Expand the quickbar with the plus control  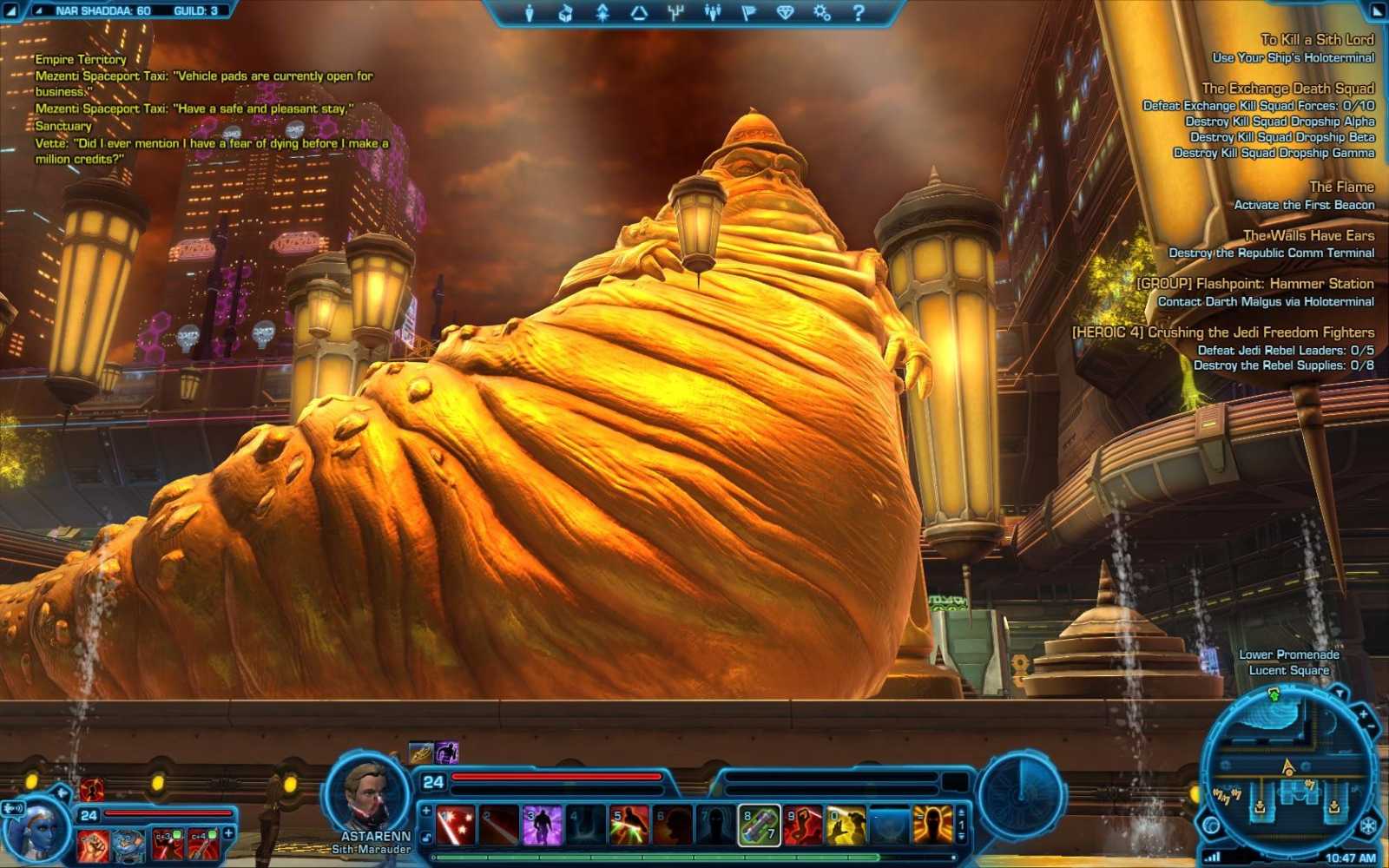coord(425,809)
